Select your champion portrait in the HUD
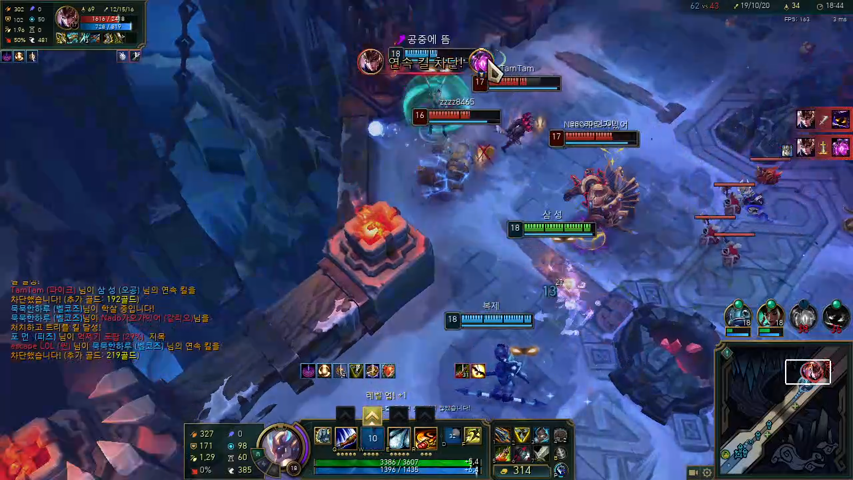Screen dimensions: 853x480 (x=280, y=446)
